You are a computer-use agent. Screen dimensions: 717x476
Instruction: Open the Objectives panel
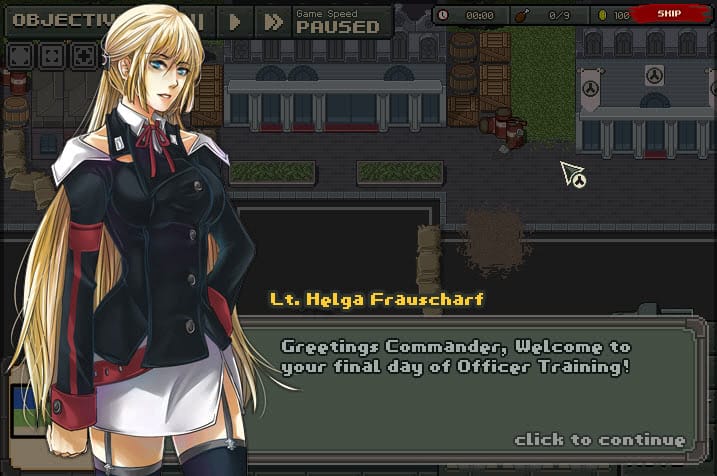60,19
